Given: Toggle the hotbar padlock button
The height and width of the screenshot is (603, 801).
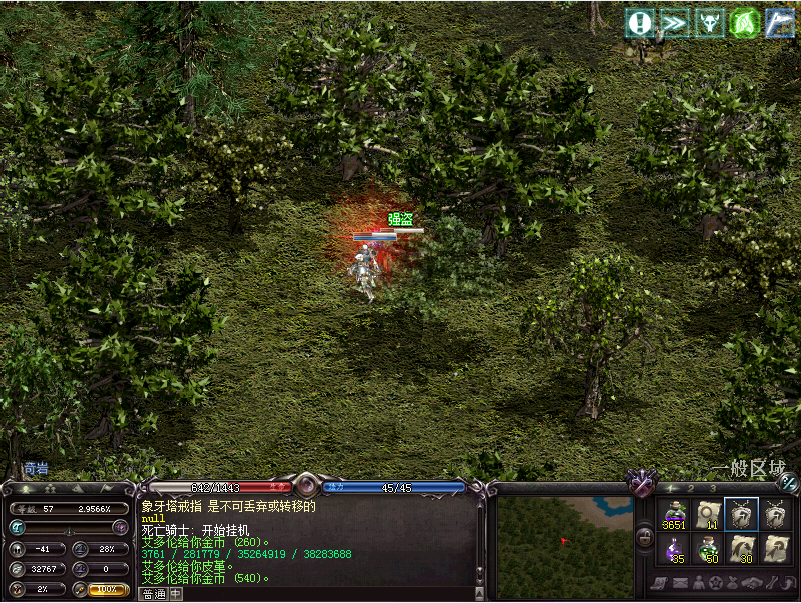Looking at the screenshot, I should click(x=645, y=538).
